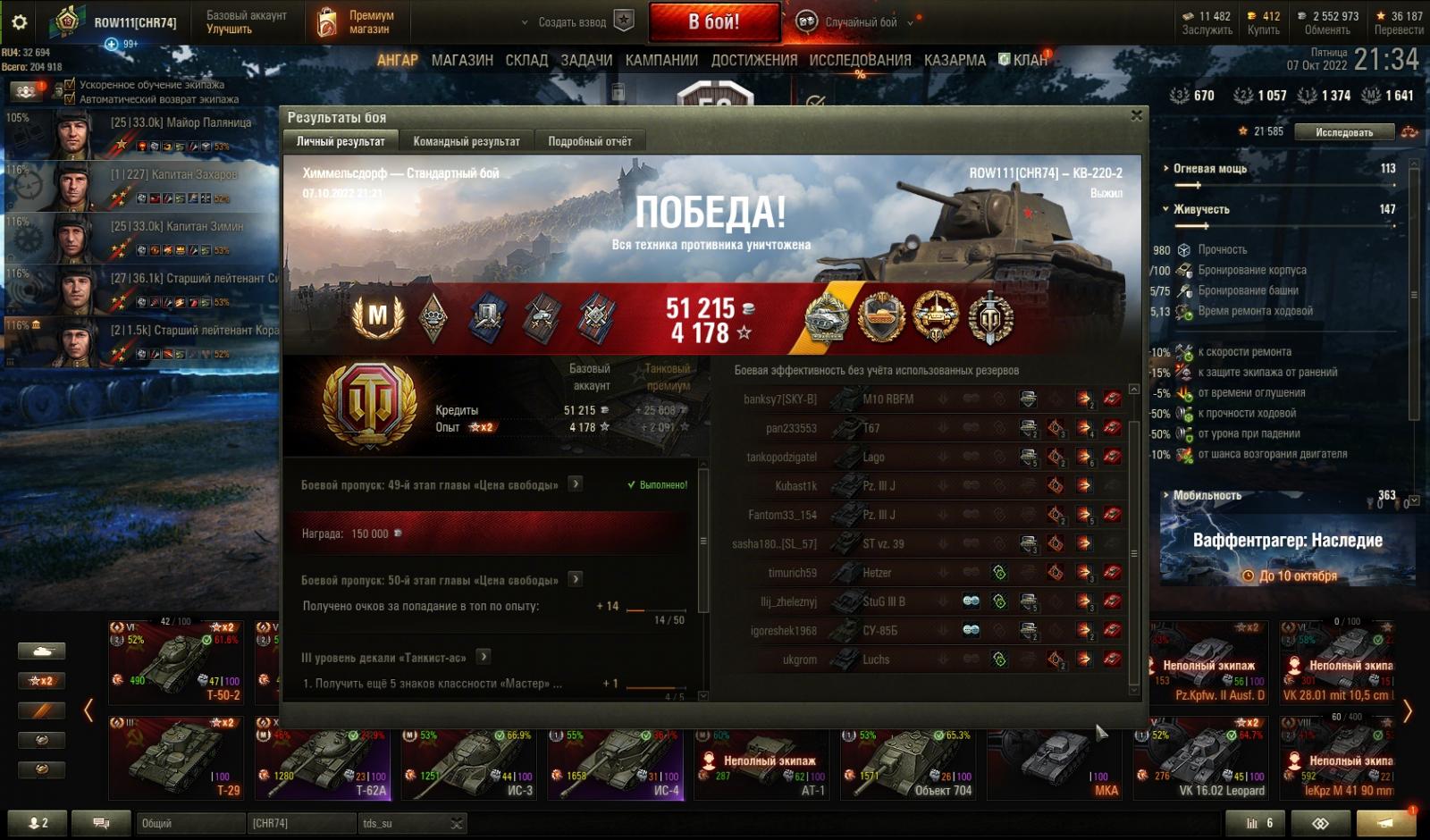
Task: Open the МАГАЗИН menu
Action: (x=462, y=60)
